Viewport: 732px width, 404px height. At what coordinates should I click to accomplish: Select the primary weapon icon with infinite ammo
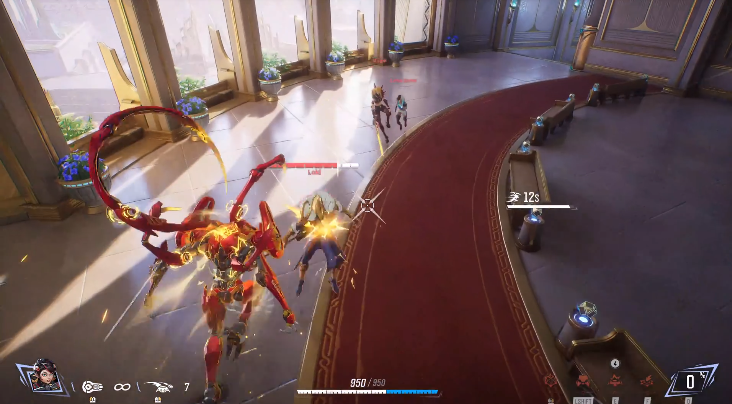coord(92,385)
